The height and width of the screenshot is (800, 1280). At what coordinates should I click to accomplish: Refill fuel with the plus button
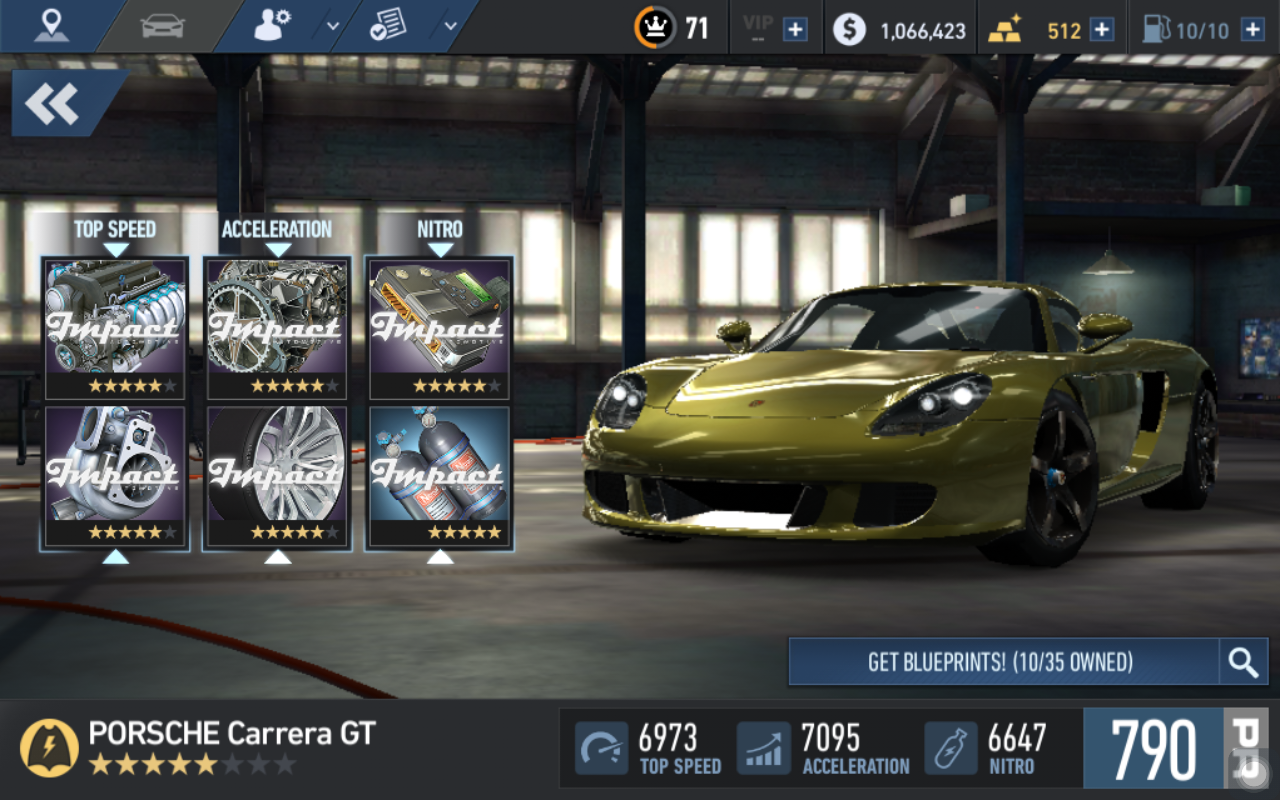coord(1252,29)
